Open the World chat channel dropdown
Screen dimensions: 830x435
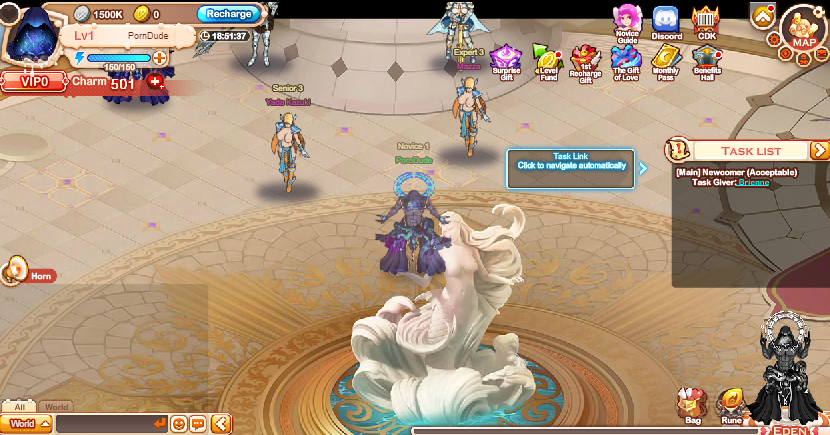coord(27,424)
